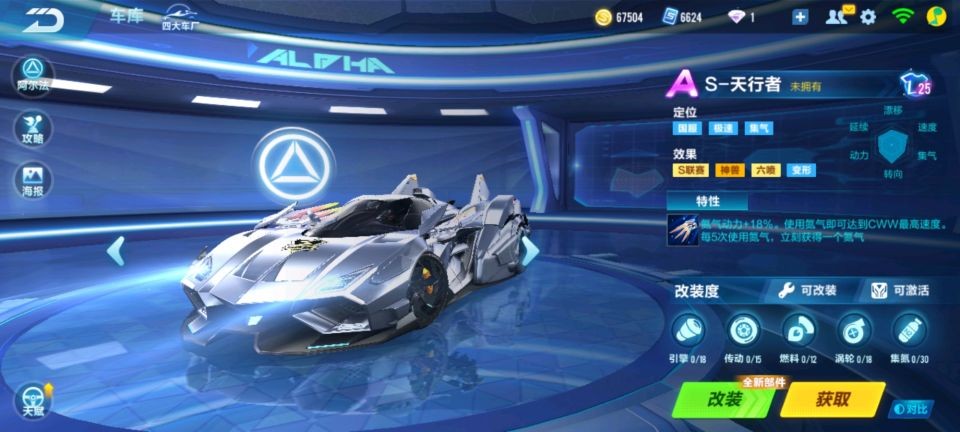The image size is (960, 432).
Task: Select the 阿尔法 Alpha category icon
Action: pyautogui.click(x=33, y=72)
